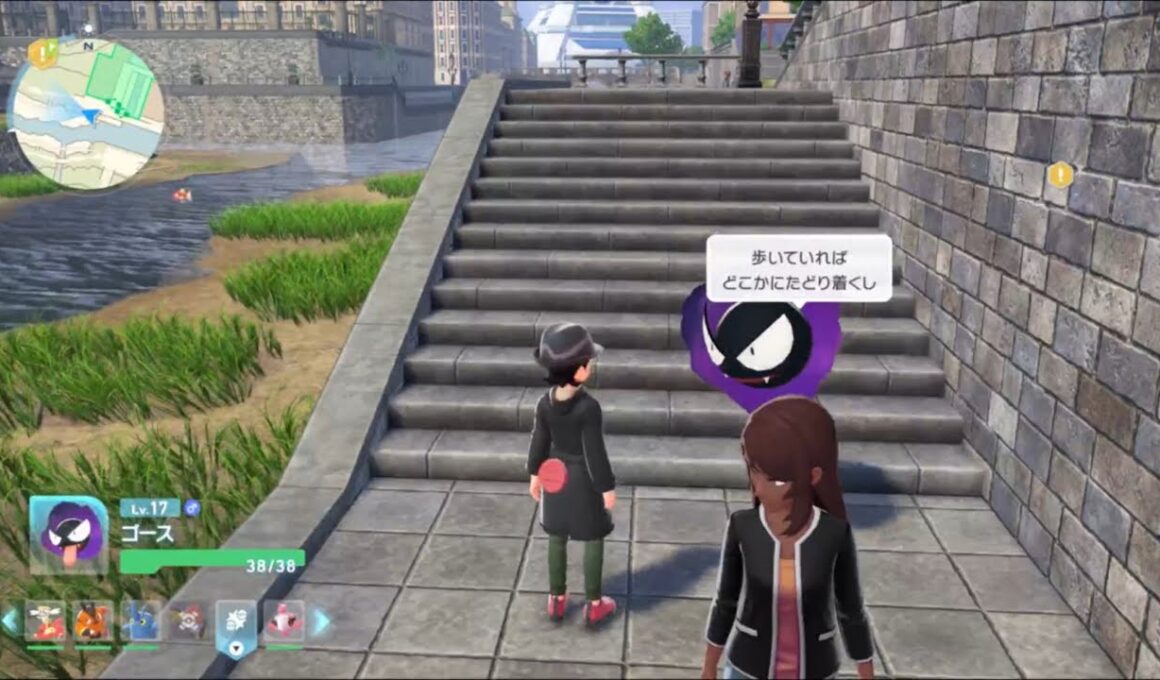Click the yellow exclamation marker on minimap edge

coord(42,53)
